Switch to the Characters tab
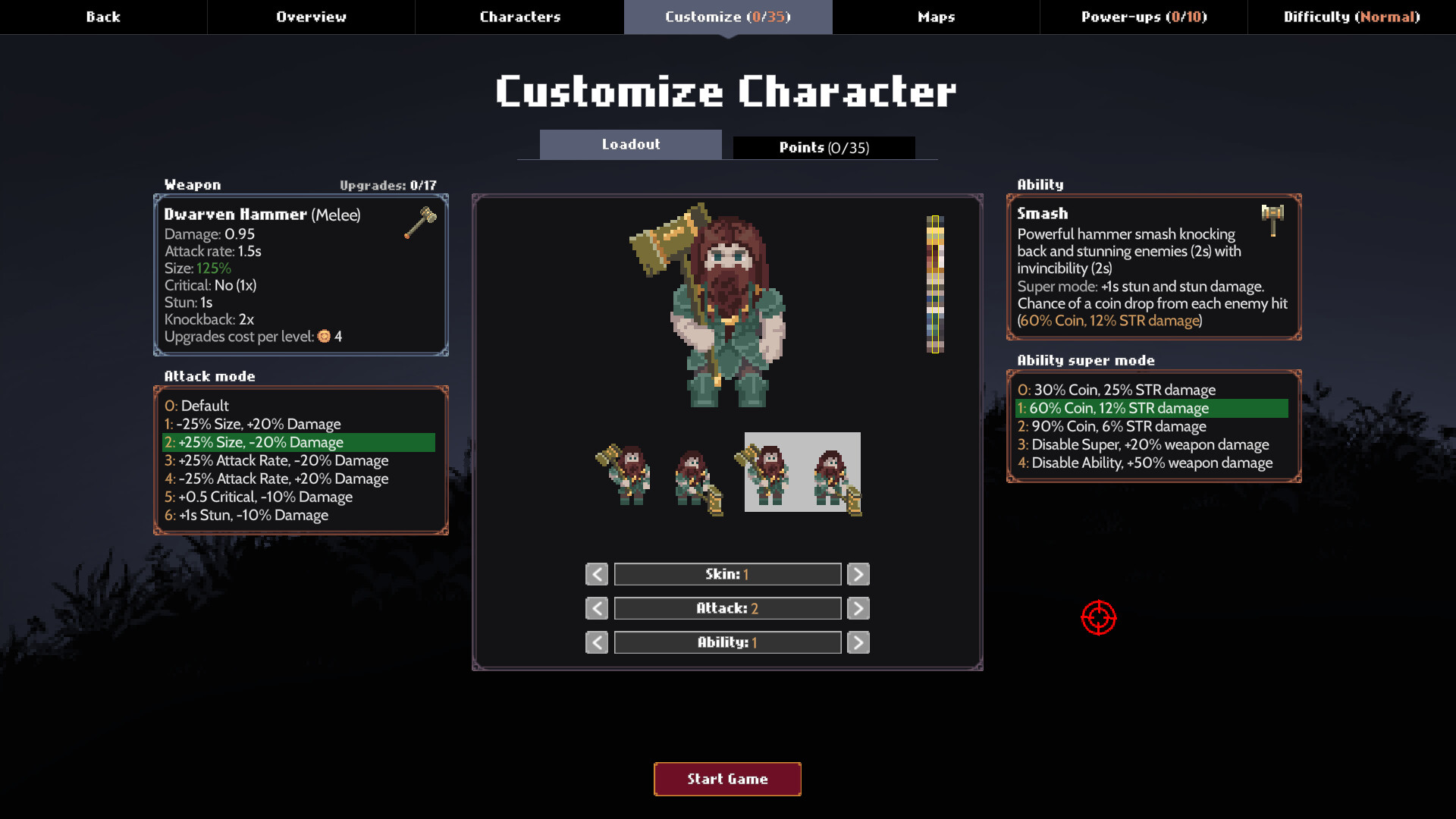 point(519,17)
